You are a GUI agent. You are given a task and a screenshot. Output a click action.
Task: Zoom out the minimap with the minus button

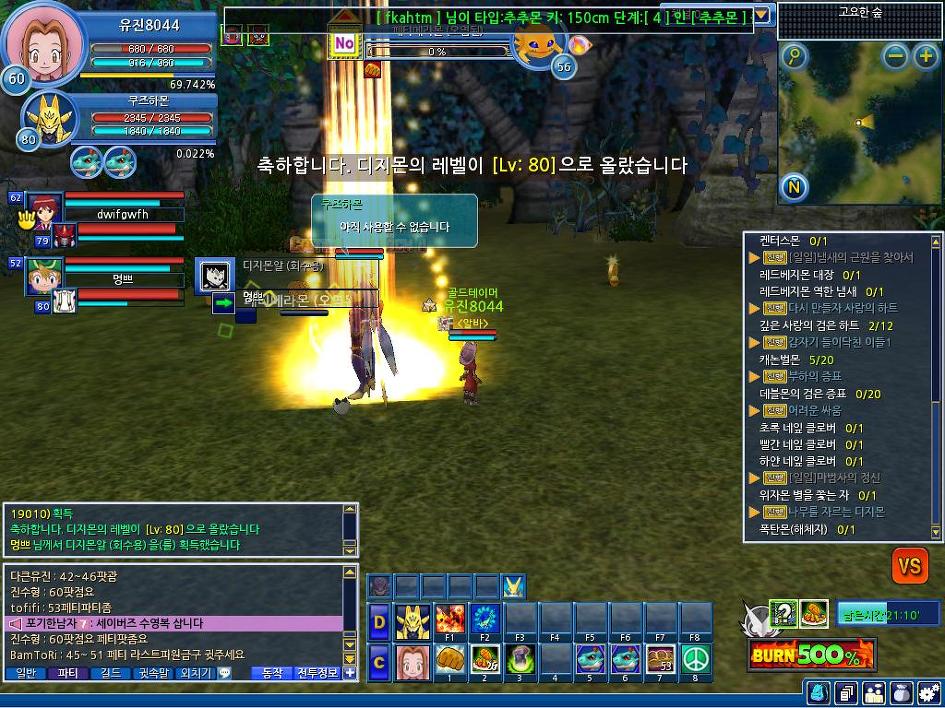click(x=897, y=57)
